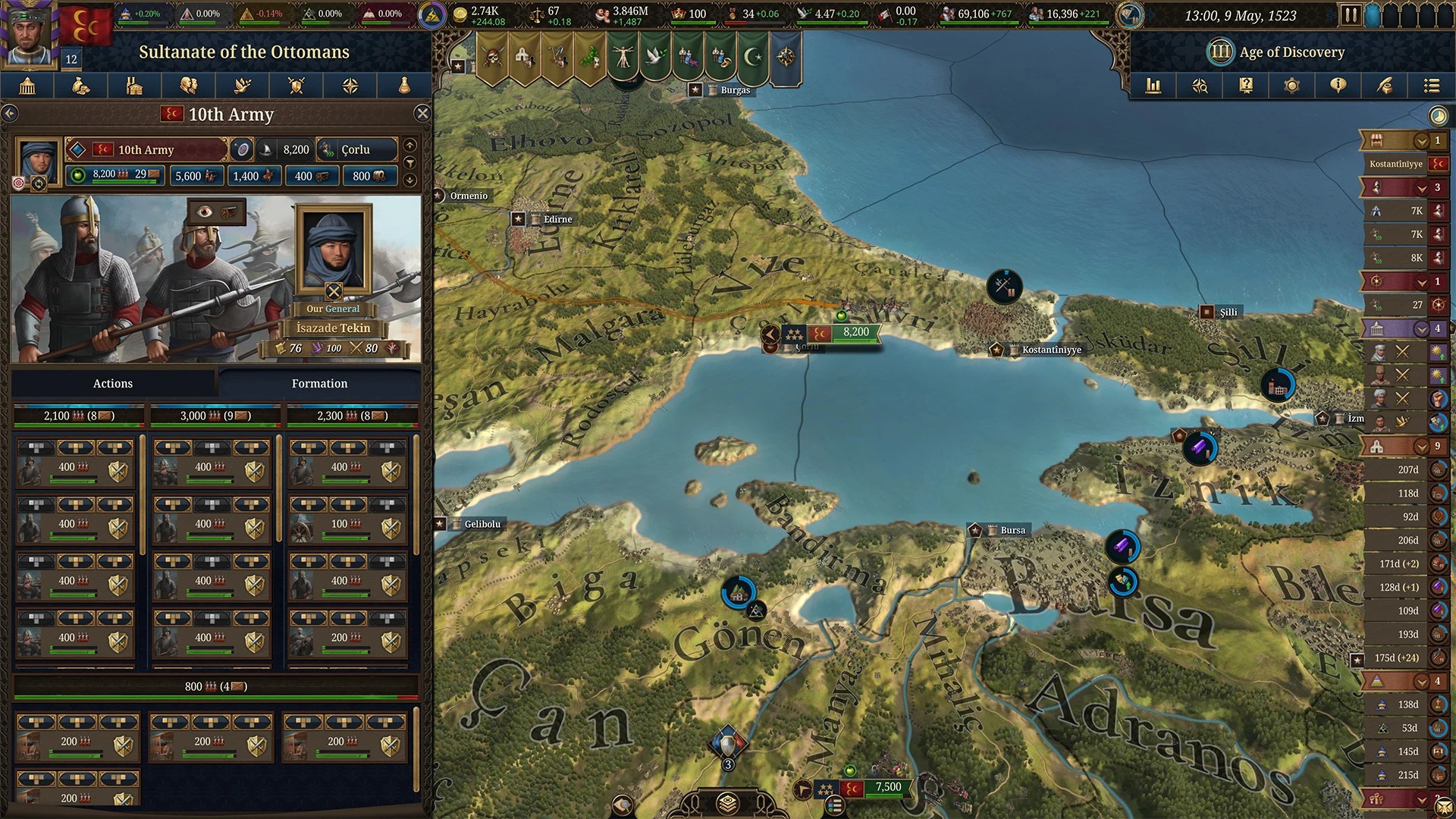Click the pirate skull banner icon

pos(492,57)
